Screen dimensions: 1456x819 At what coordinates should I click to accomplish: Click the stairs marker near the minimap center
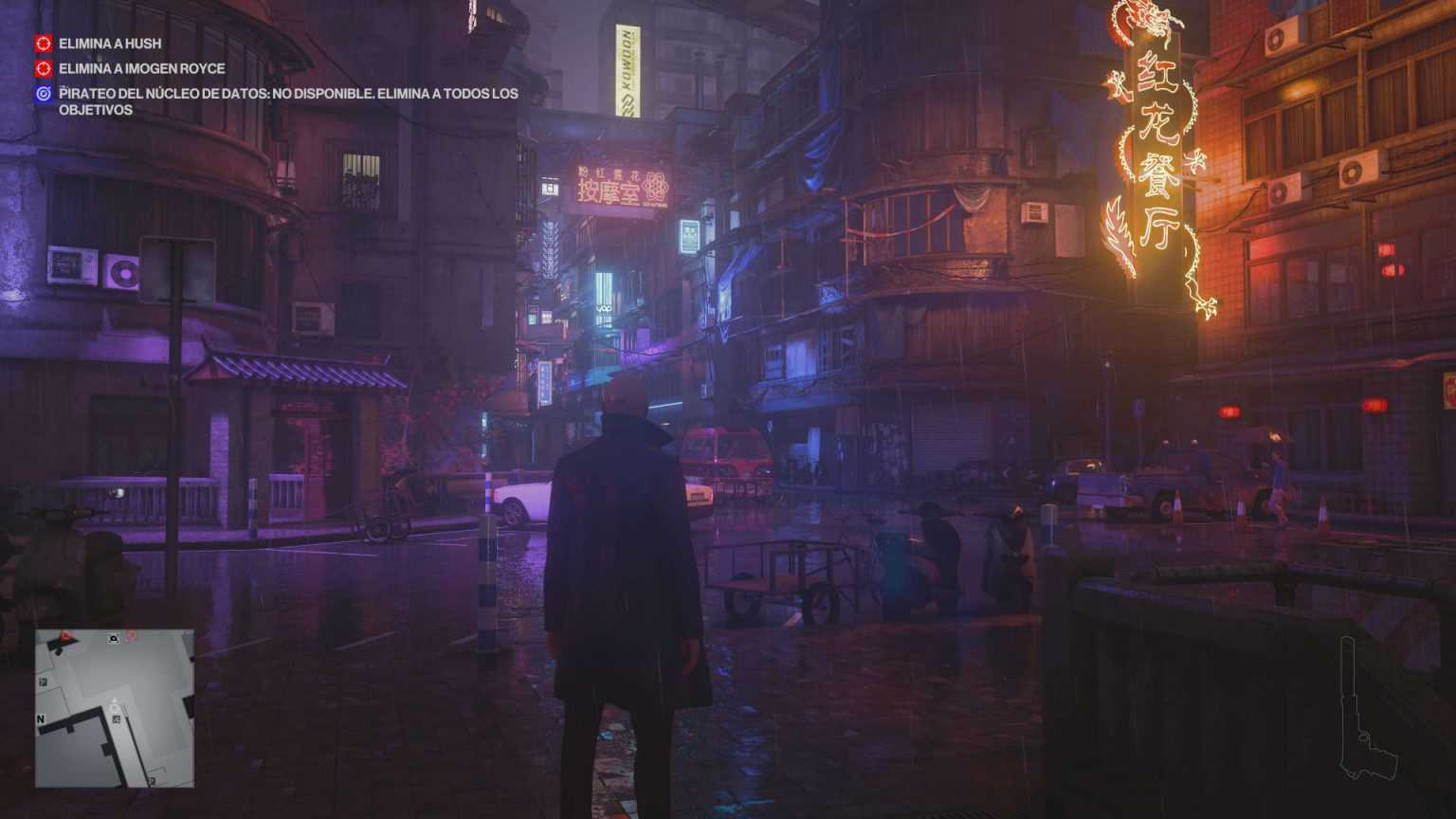coord(117,719)
